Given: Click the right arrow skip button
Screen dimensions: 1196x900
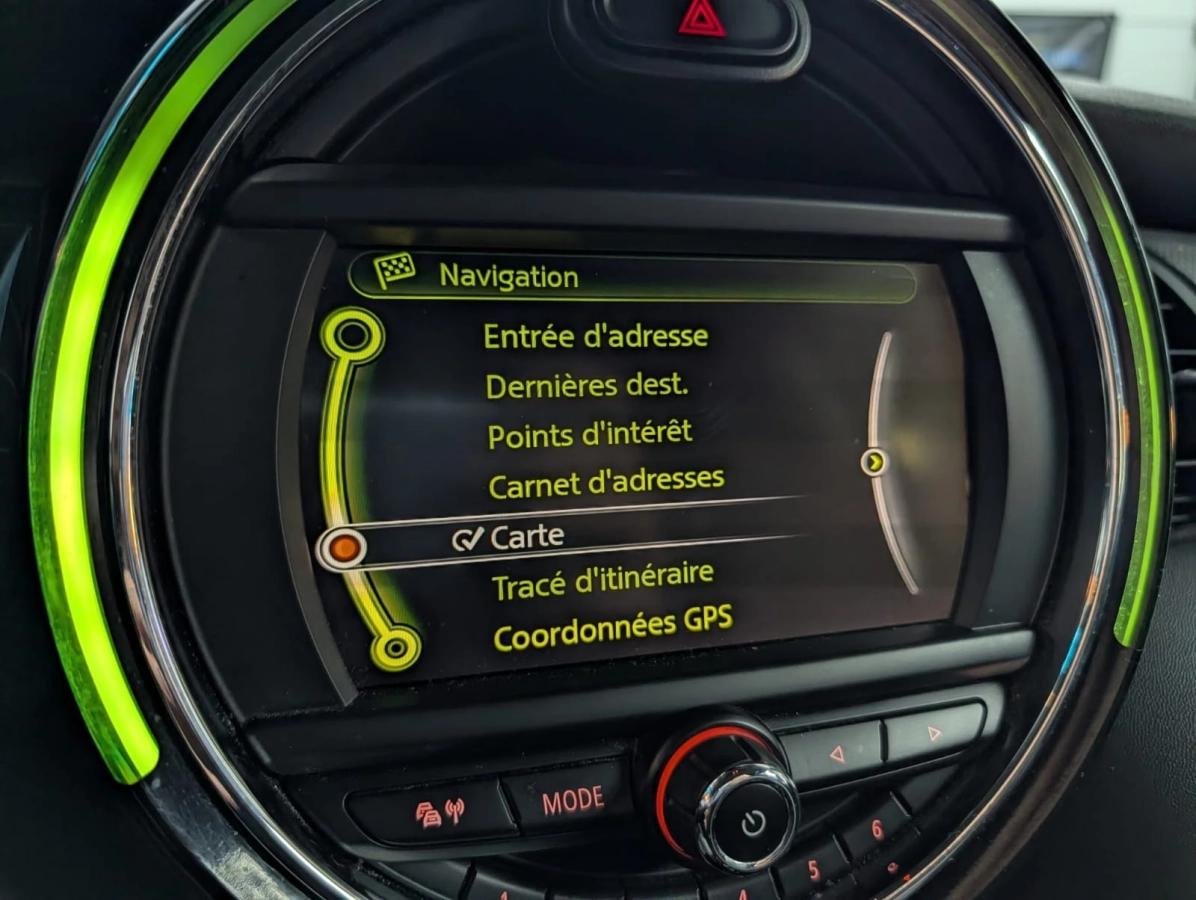Looking at the screenshot, I should pyautogui.click(x=933, y=732).
